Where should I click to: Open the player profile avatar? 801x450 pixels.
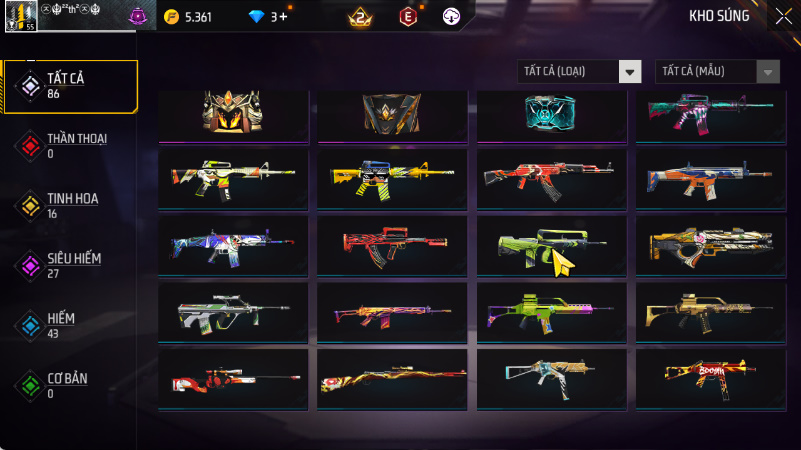click(20, 14)
